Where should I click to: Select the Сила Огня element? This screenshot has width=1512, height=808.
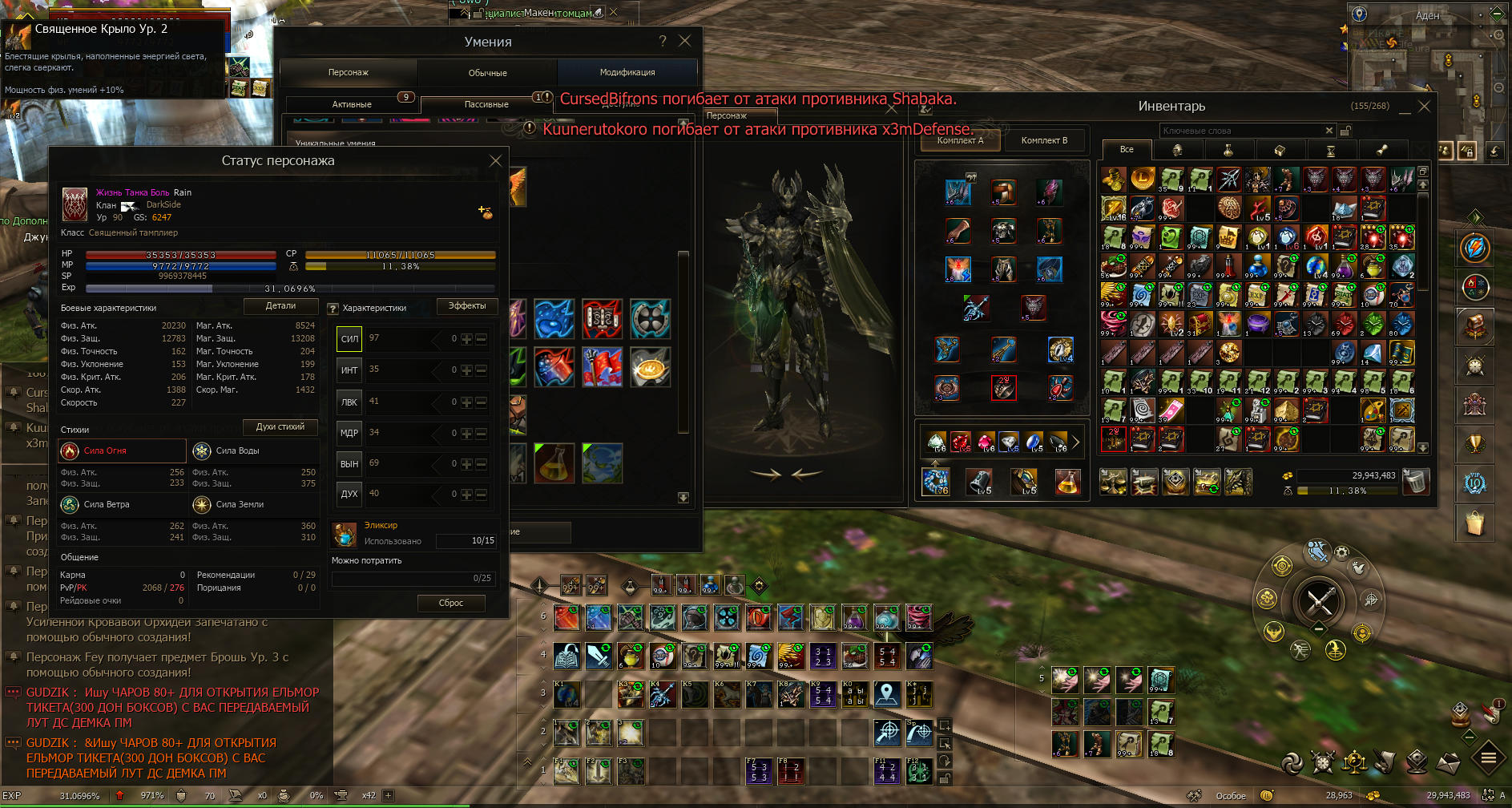[x=122, y=451]
